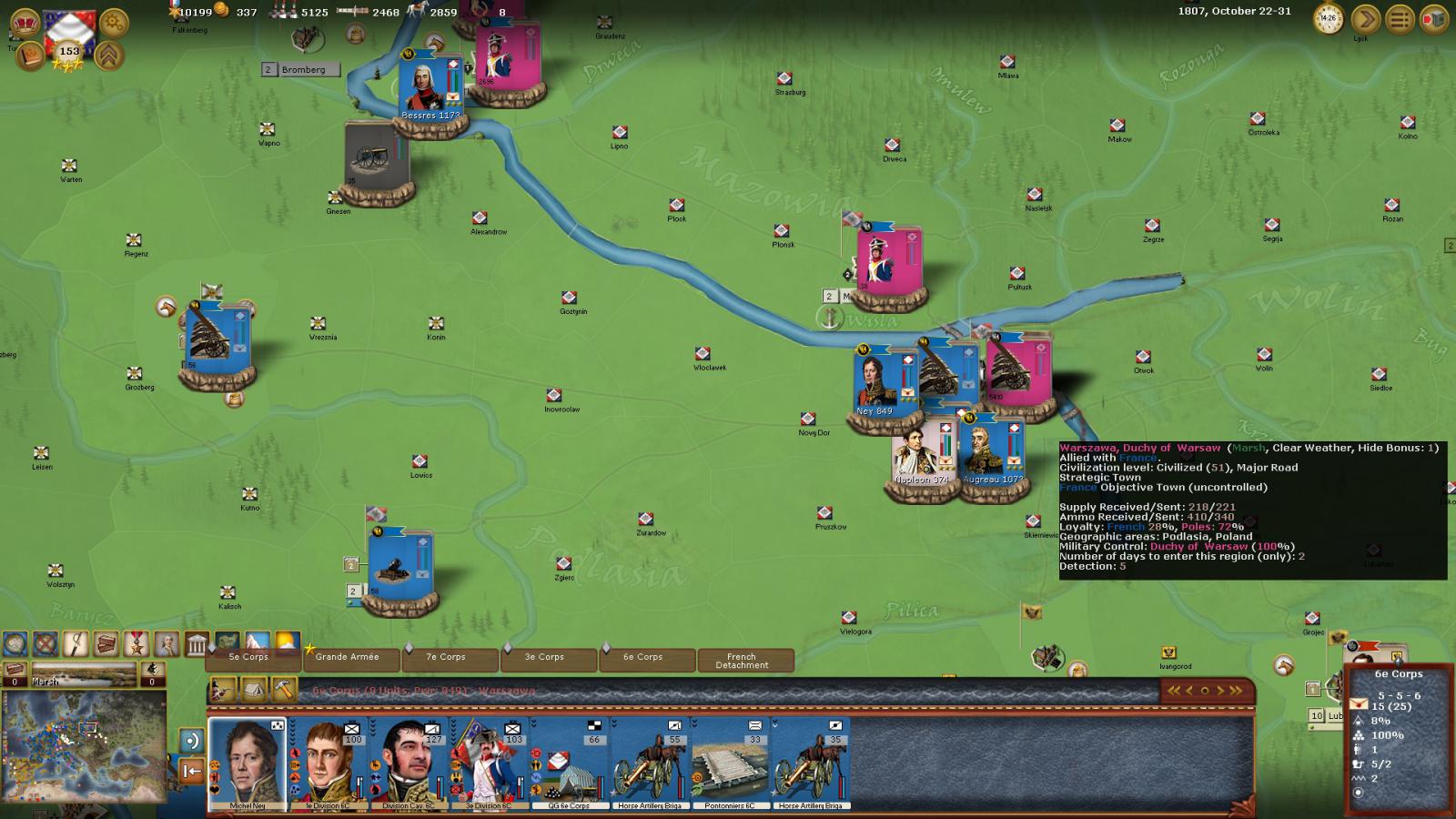
Task: Open the main menu list button
Action: (1400, 18)
